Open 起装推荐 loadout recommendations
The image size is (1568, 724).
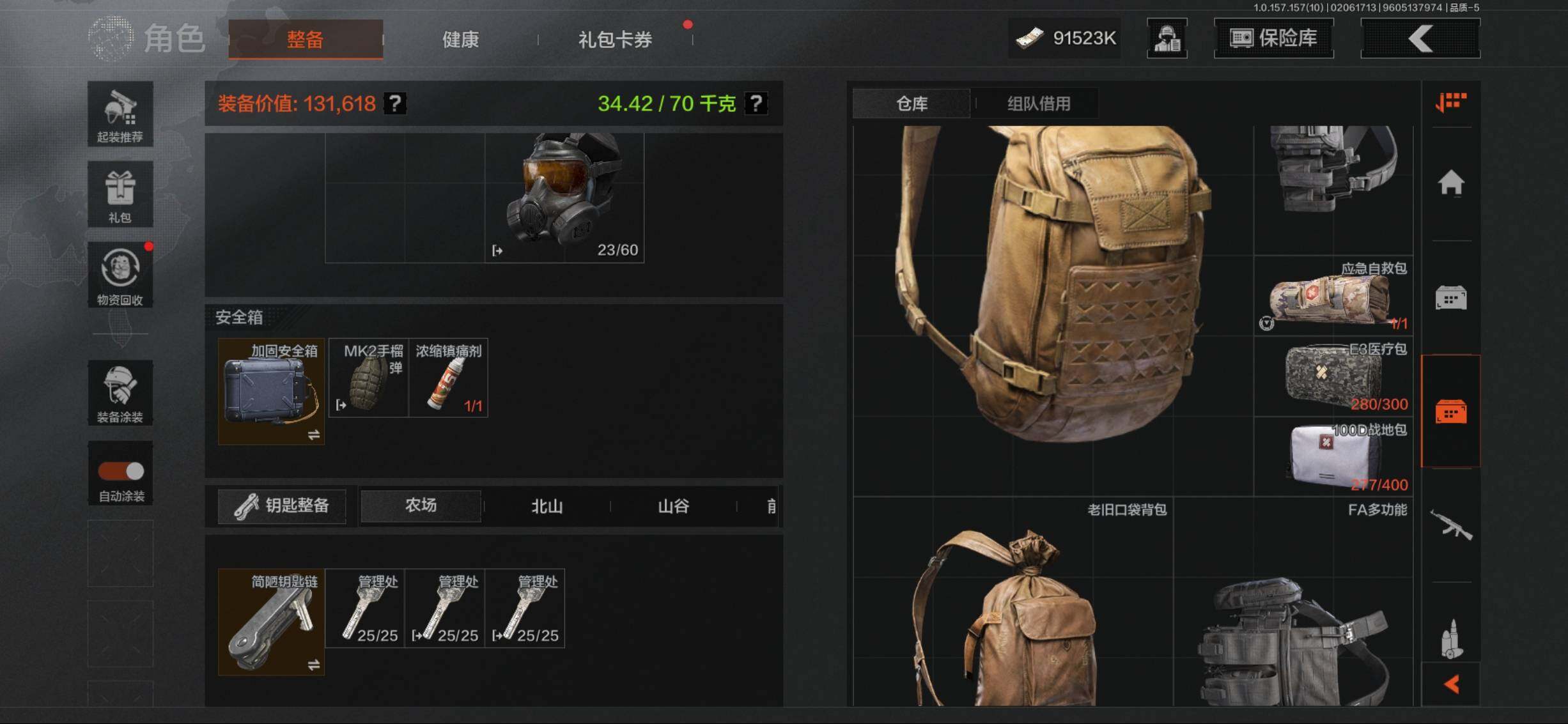click(x=120, y=114)
